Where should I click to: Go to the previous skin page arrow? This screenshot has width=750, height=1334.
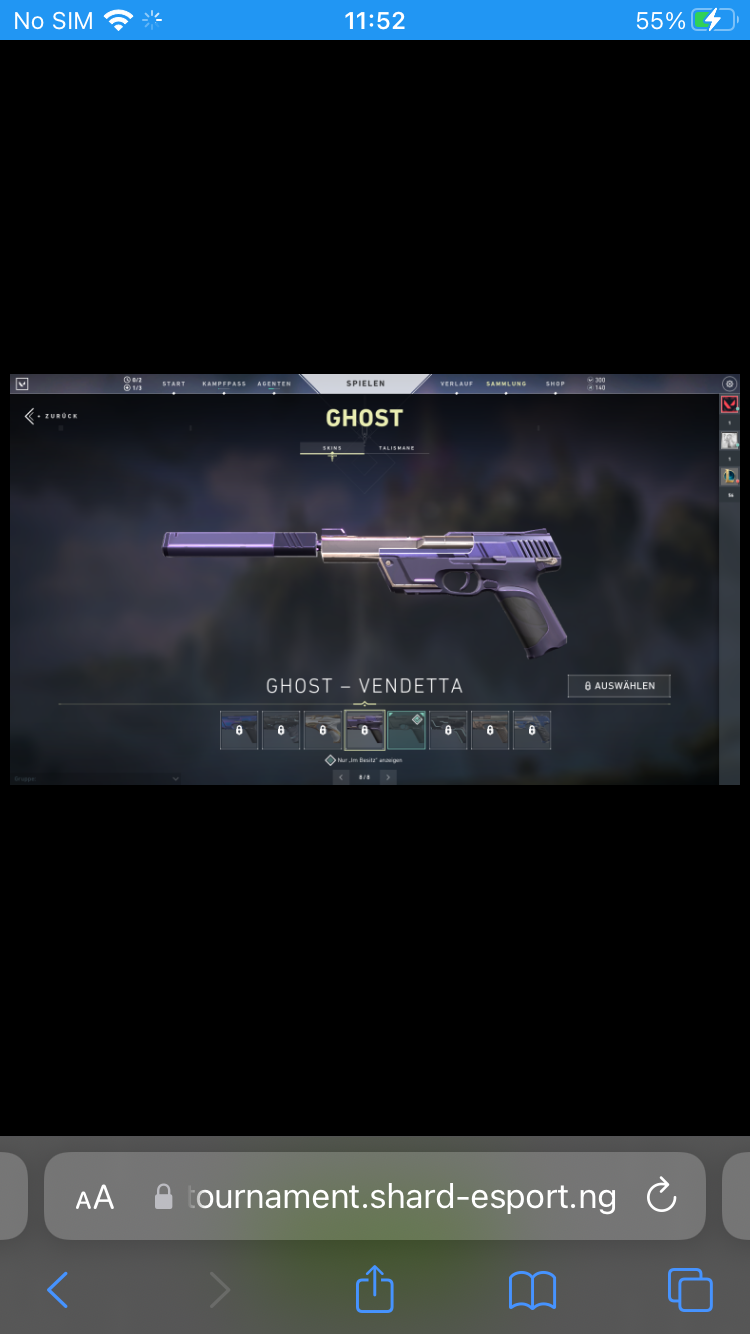click(x=341, y=777)
